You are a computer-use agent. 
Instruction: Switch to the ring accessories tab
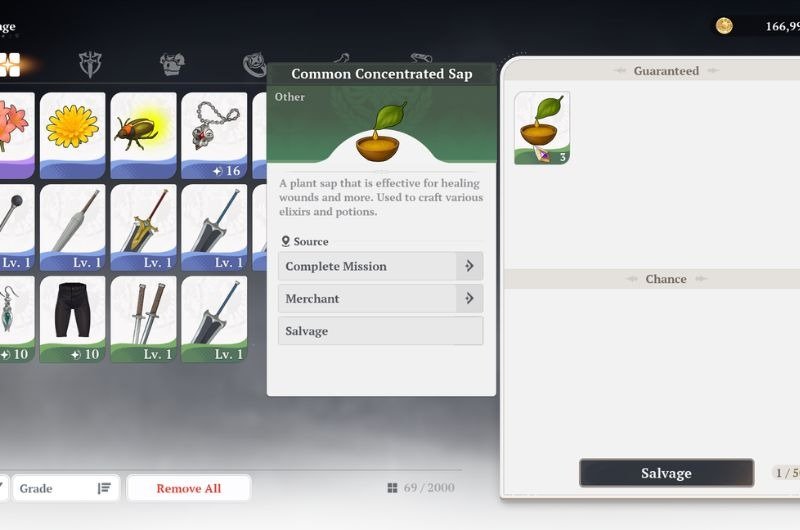pos(255,65)
